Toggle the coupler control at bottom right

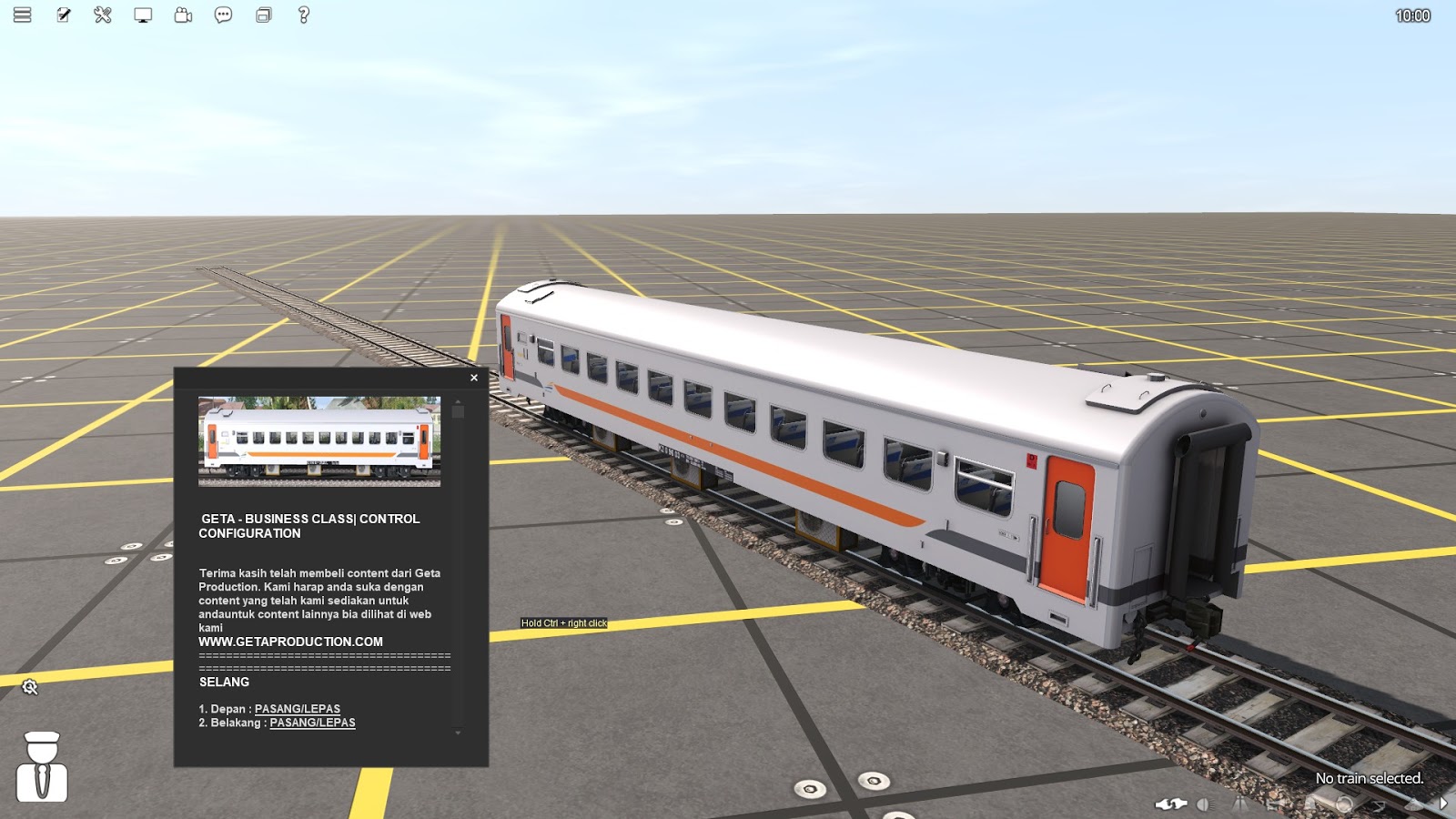[x=1171, y=804]
